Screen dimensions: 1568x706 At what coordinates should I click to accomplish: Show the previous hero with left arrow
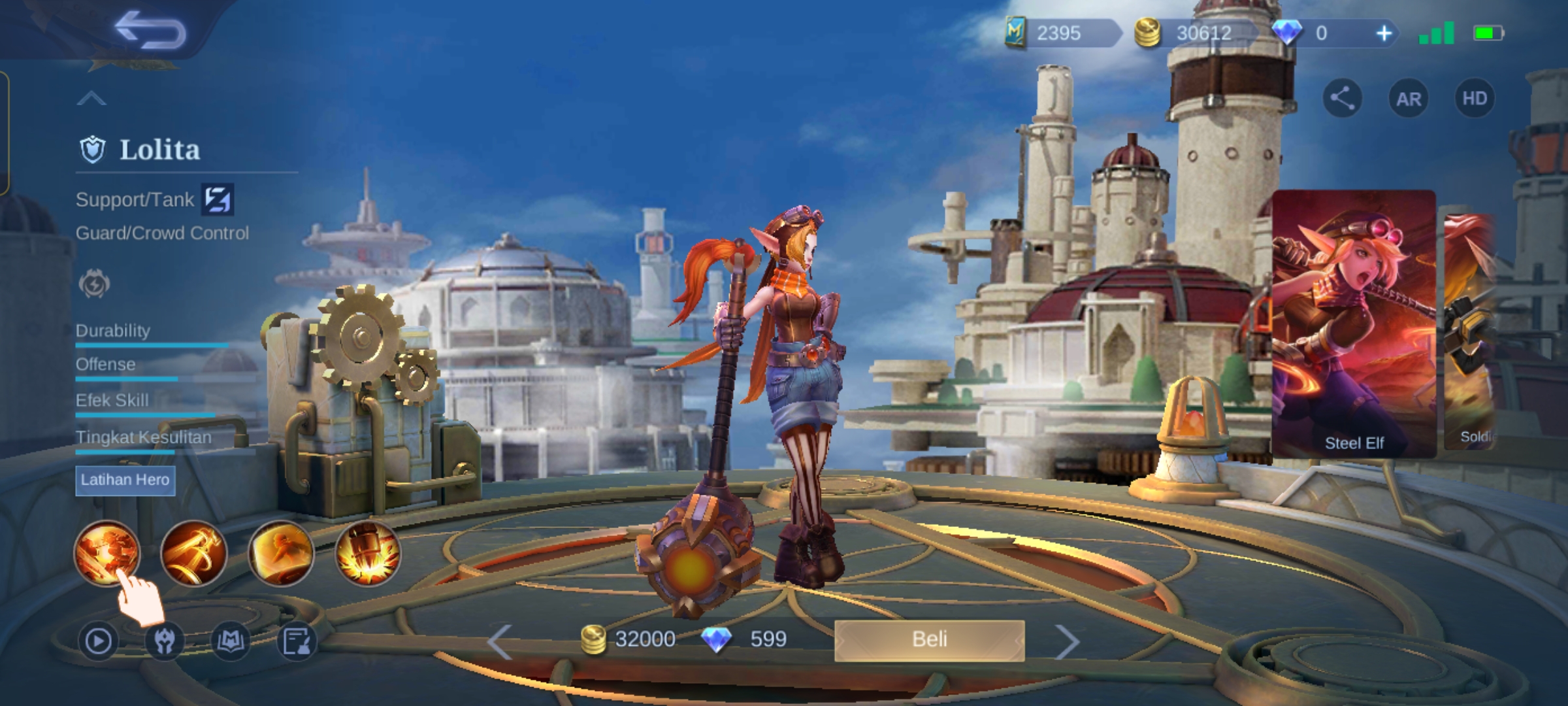500,641
